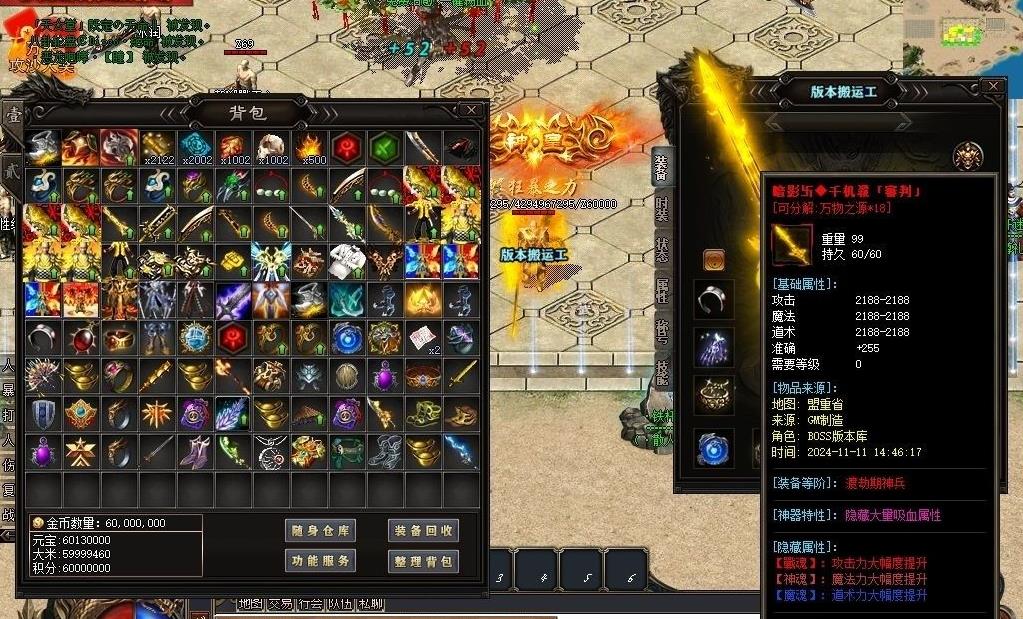Select the equipped blue orb slot
Screen dimensions: 1023x619
point(714,449)
